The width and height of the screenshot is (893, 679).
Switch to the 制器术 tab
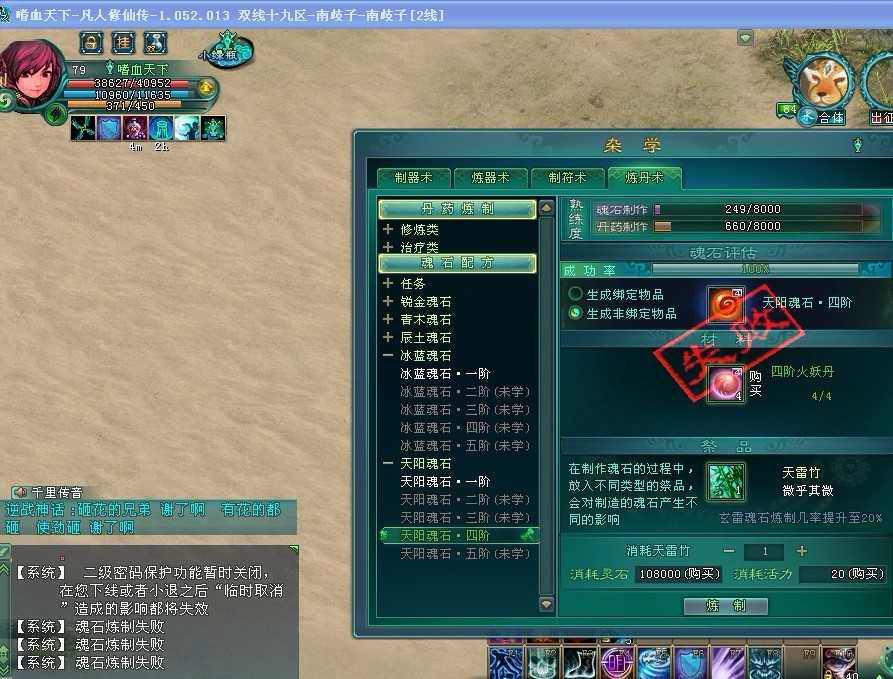tap(413, 177)
